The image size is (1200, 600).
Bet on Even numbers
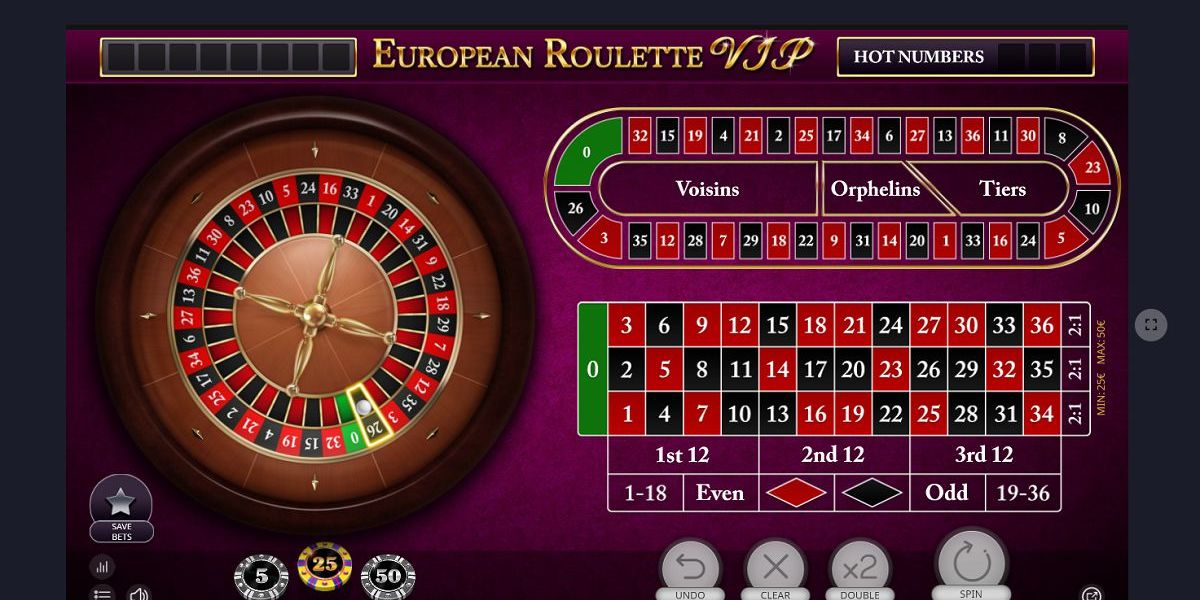tap(720, 493)
